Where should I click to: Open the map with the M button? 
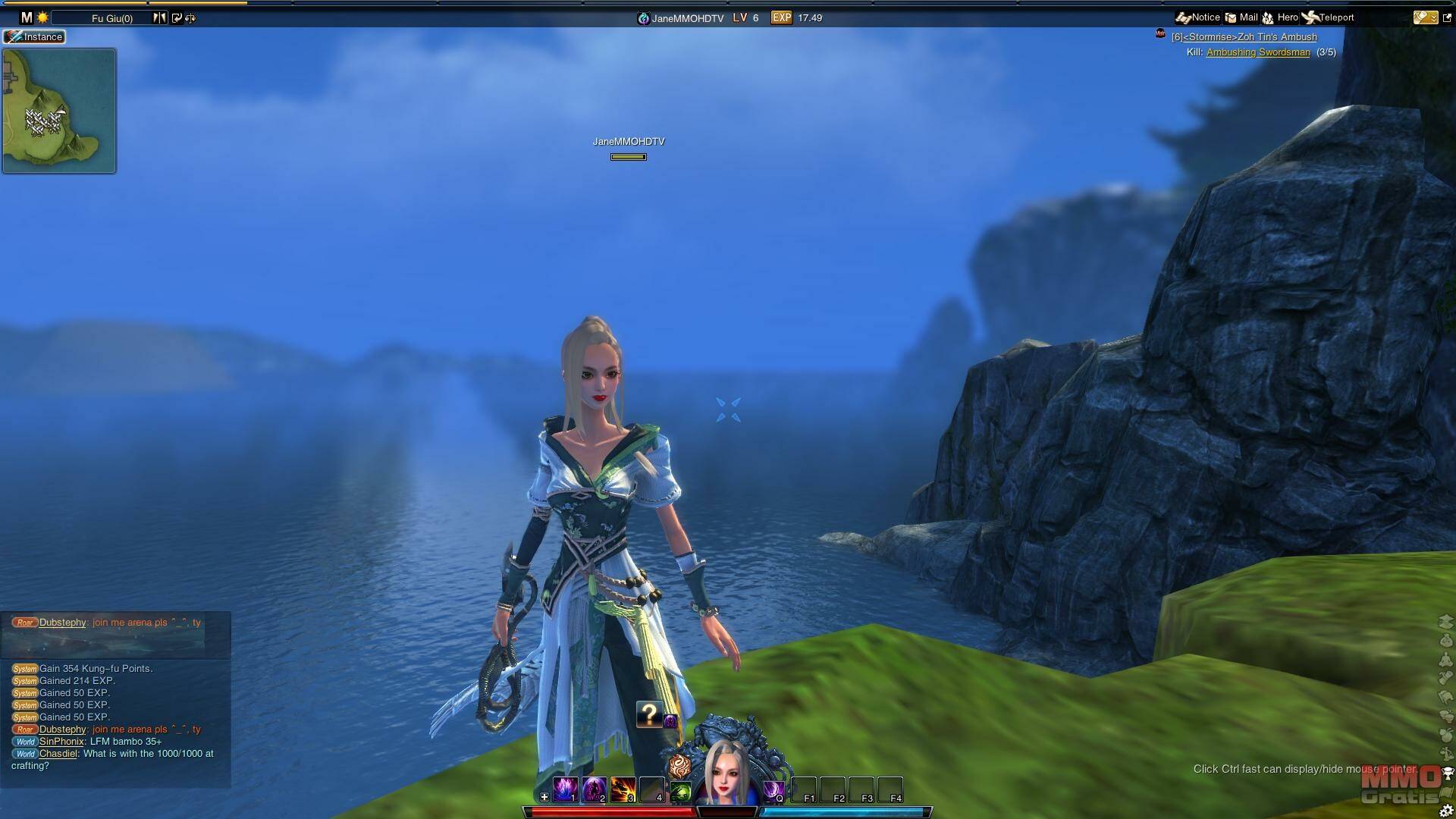coord(27,17)
